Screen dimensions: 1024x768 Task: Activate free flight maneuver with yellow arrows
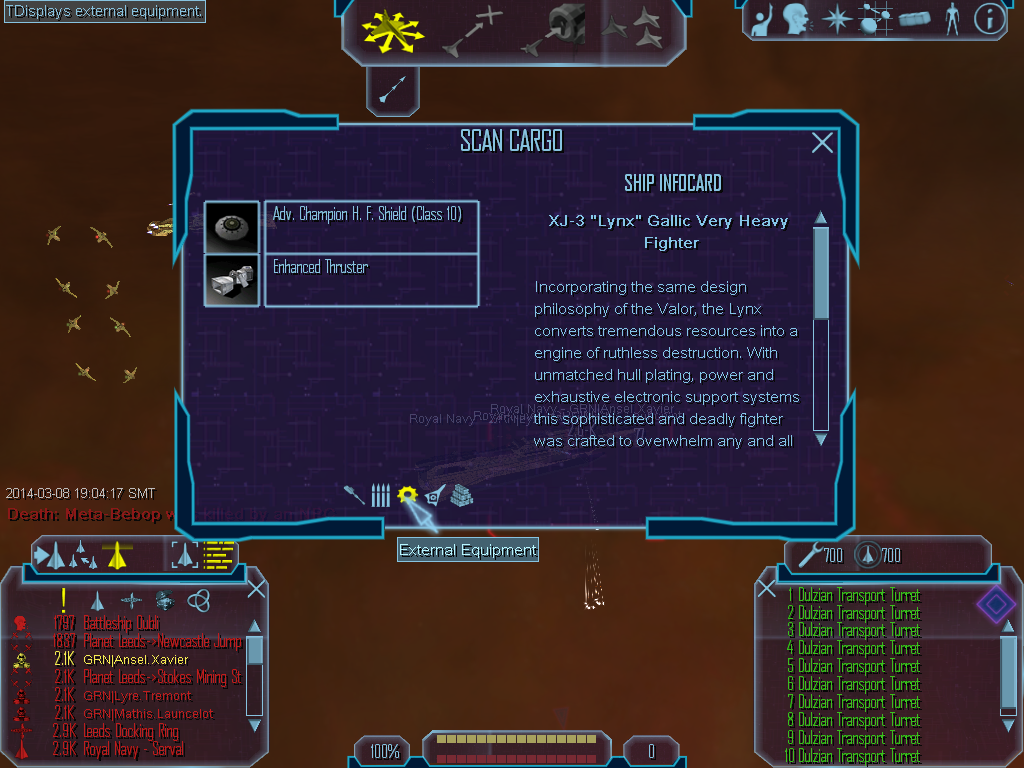(392, 32)
